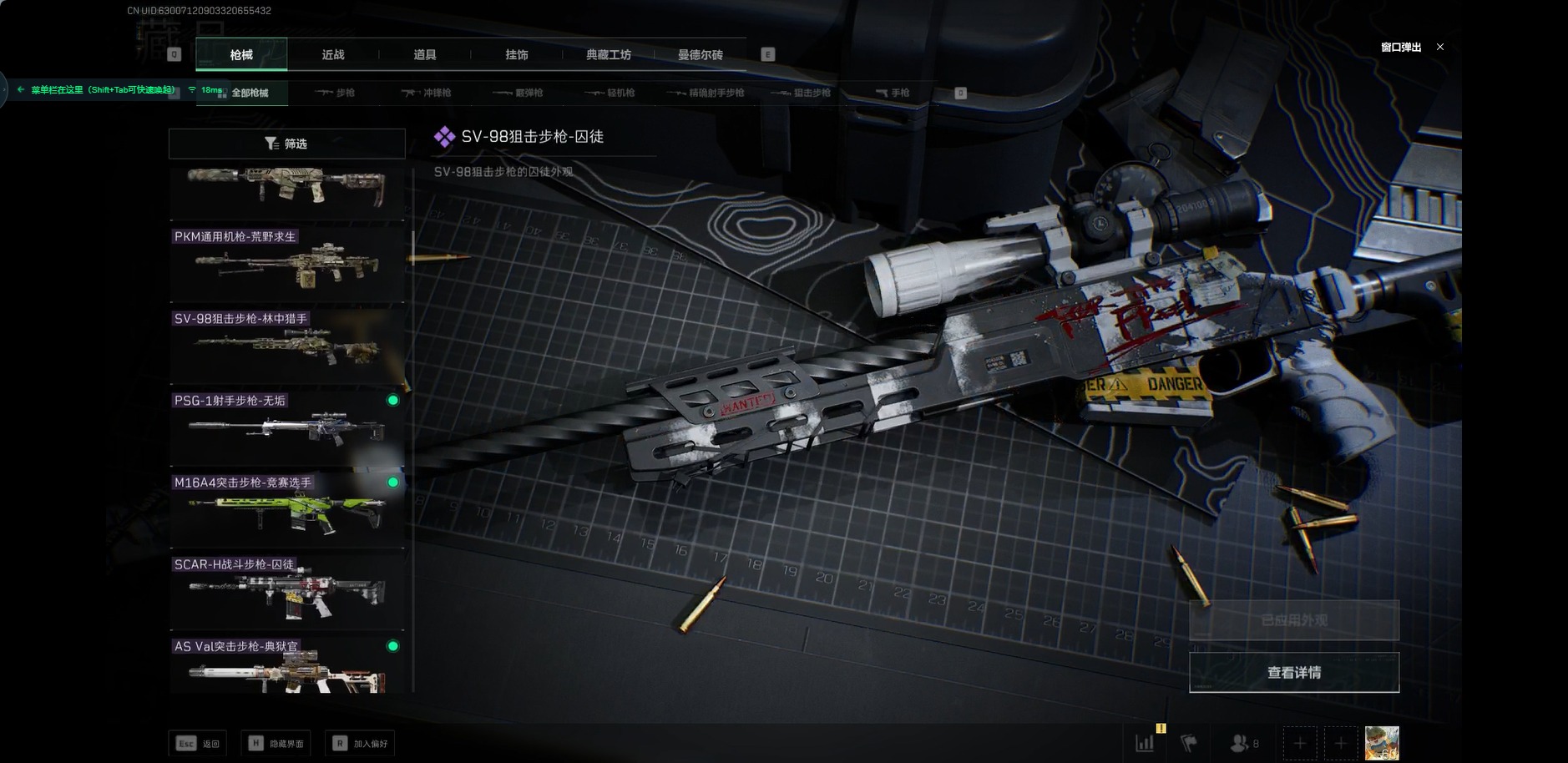
Task: Select the AS Val 典狱官 skin
Action: (286, 666)
